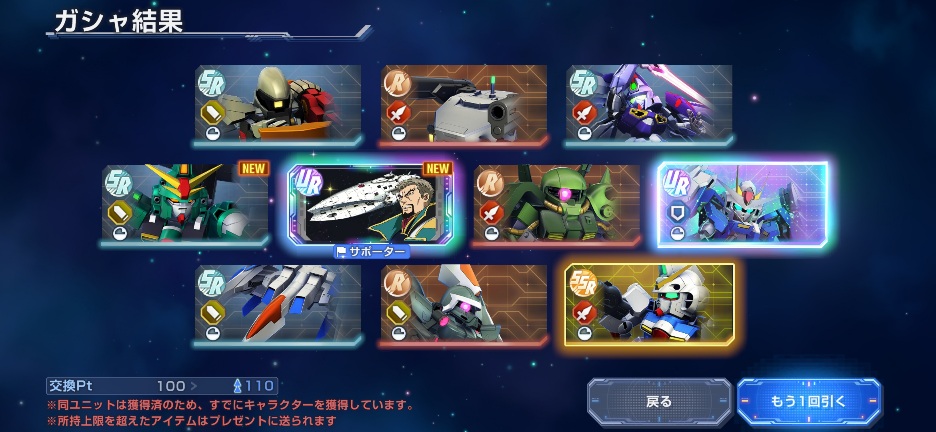This screenshot has width=936, height=432.
Task: Pull again with もう1回引く button
Action: [809, 401]
